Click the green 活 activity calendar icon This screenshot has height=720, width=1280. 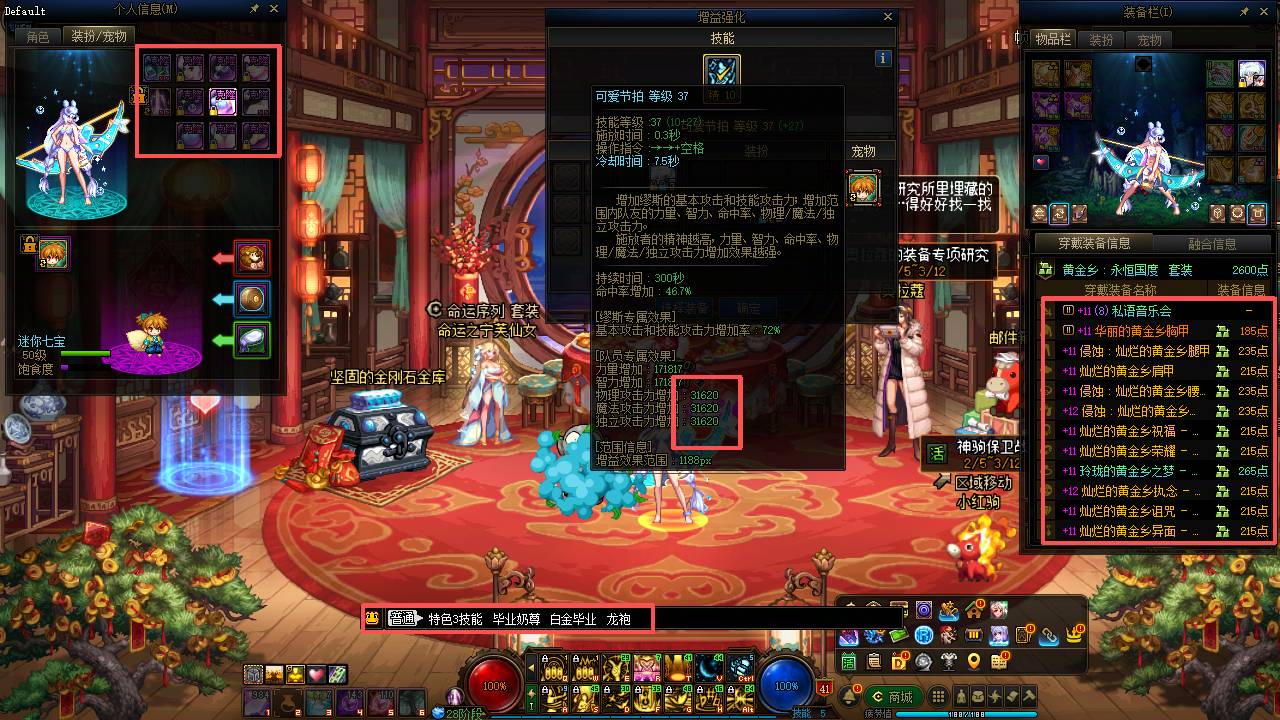[x=848, y=660]
